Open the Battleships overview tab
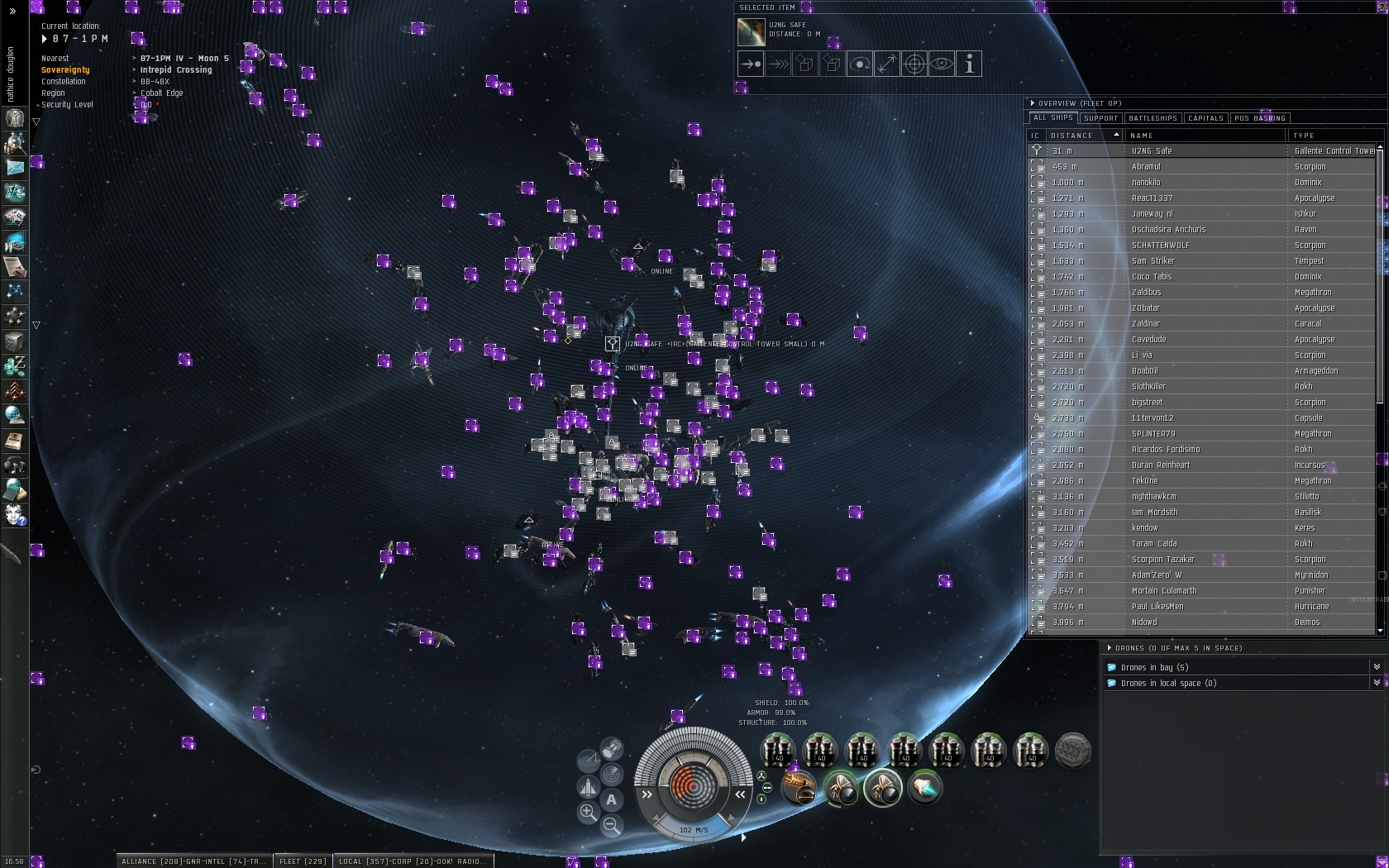Screen dimensions: 1389x868 [x=1153, y=118]
